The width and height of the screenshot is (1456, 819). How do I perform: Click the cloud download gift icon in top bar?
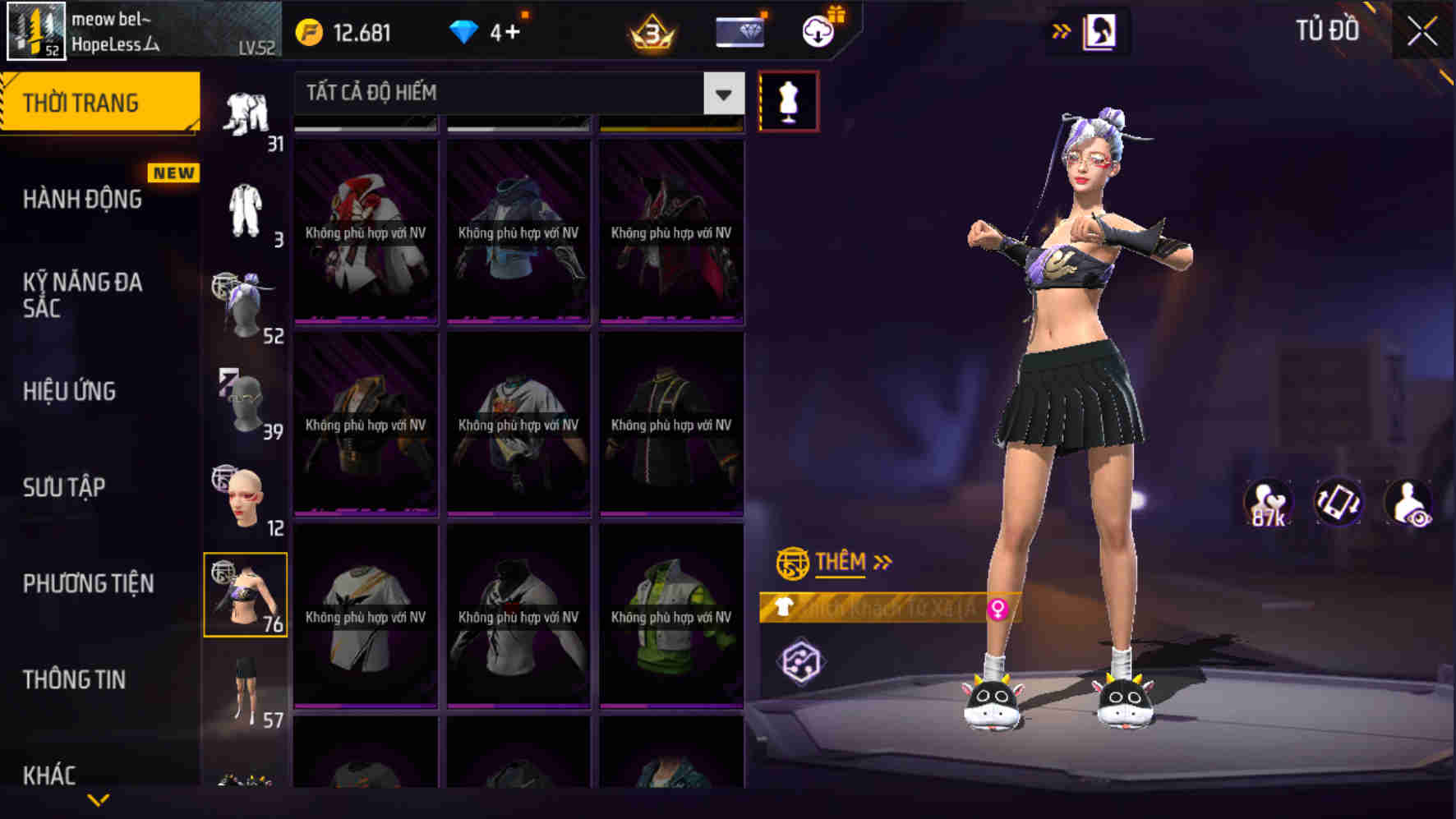816,31
